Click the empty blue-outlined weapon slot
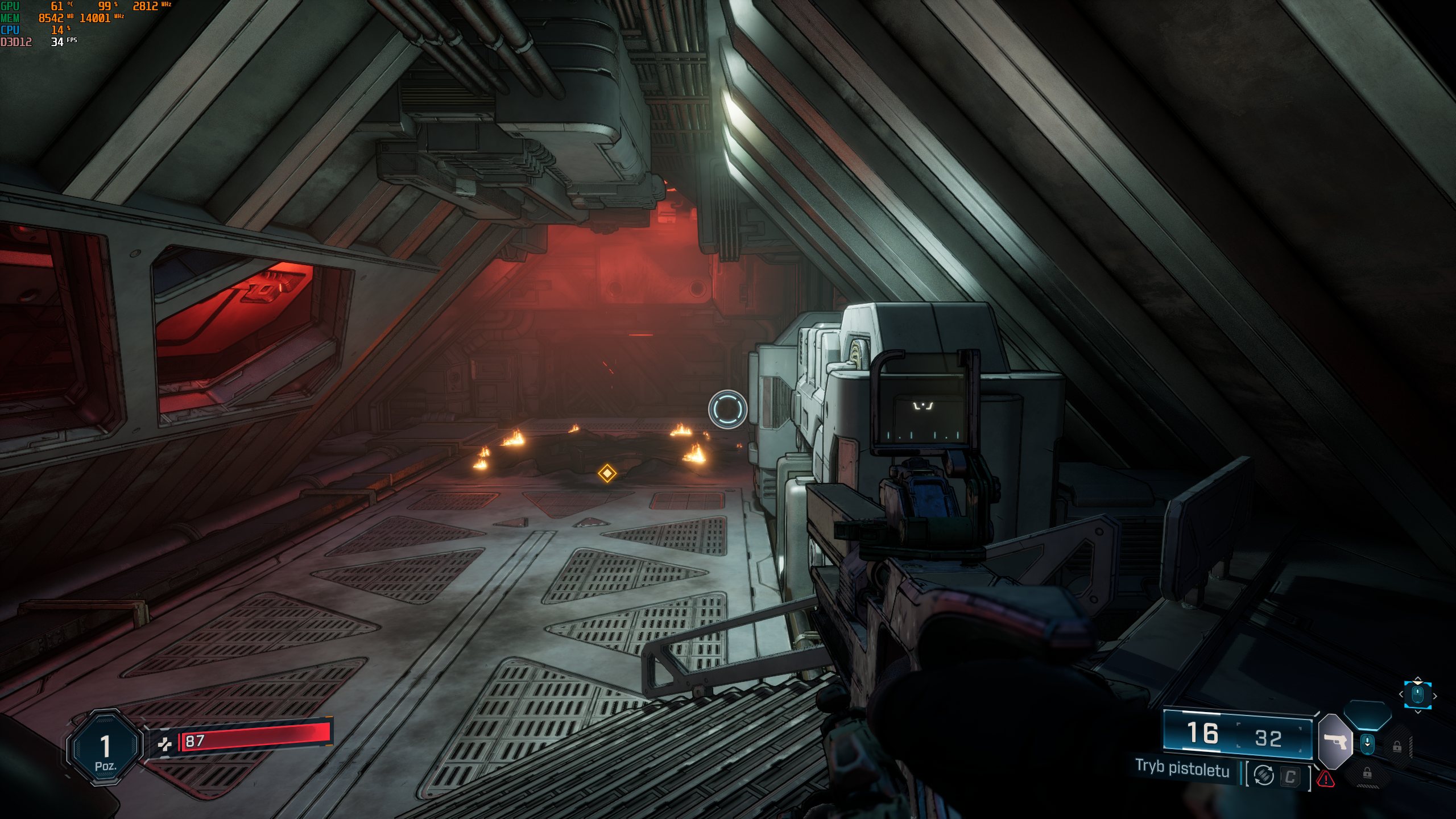1456x819 pixels. click(x=1368, y=715)
